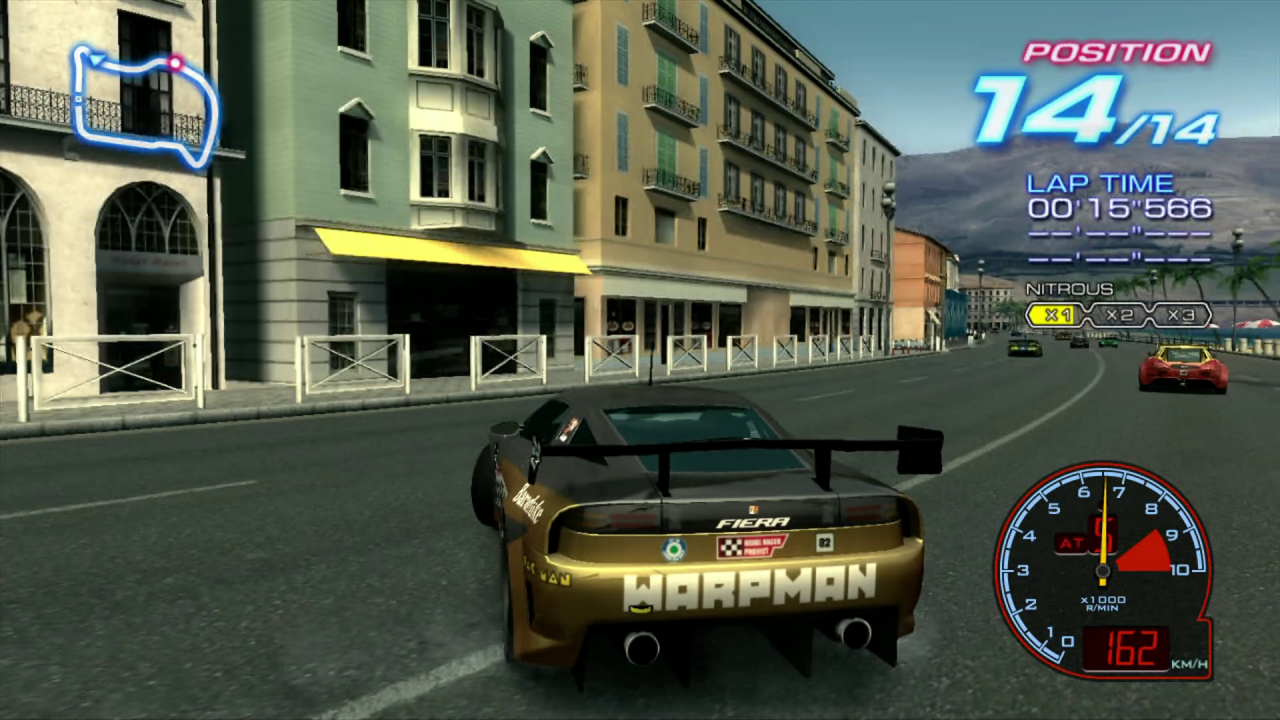The height and width of the screenshot is (720, 1280).
Task: Select the pink player dot on minimap
Action: [x=175, y=63]
